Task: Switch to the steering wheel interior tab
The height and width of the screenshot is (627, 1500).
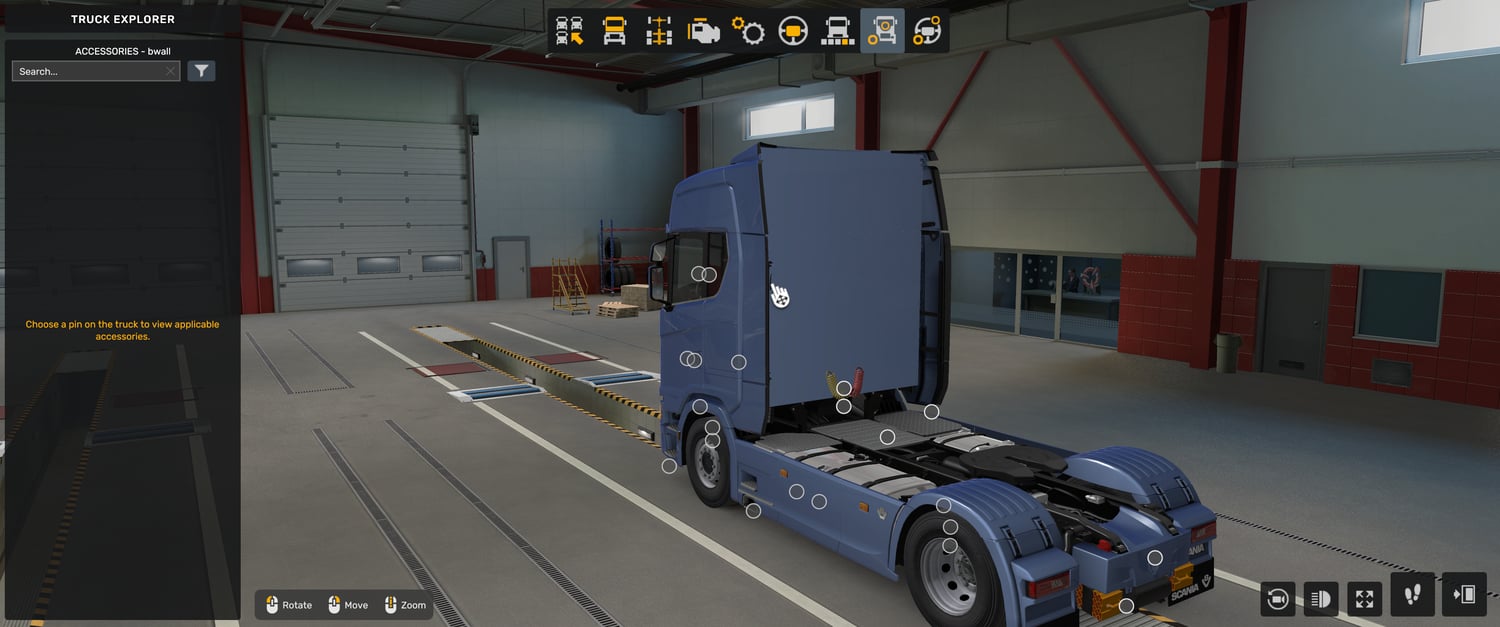Action: 793,32
